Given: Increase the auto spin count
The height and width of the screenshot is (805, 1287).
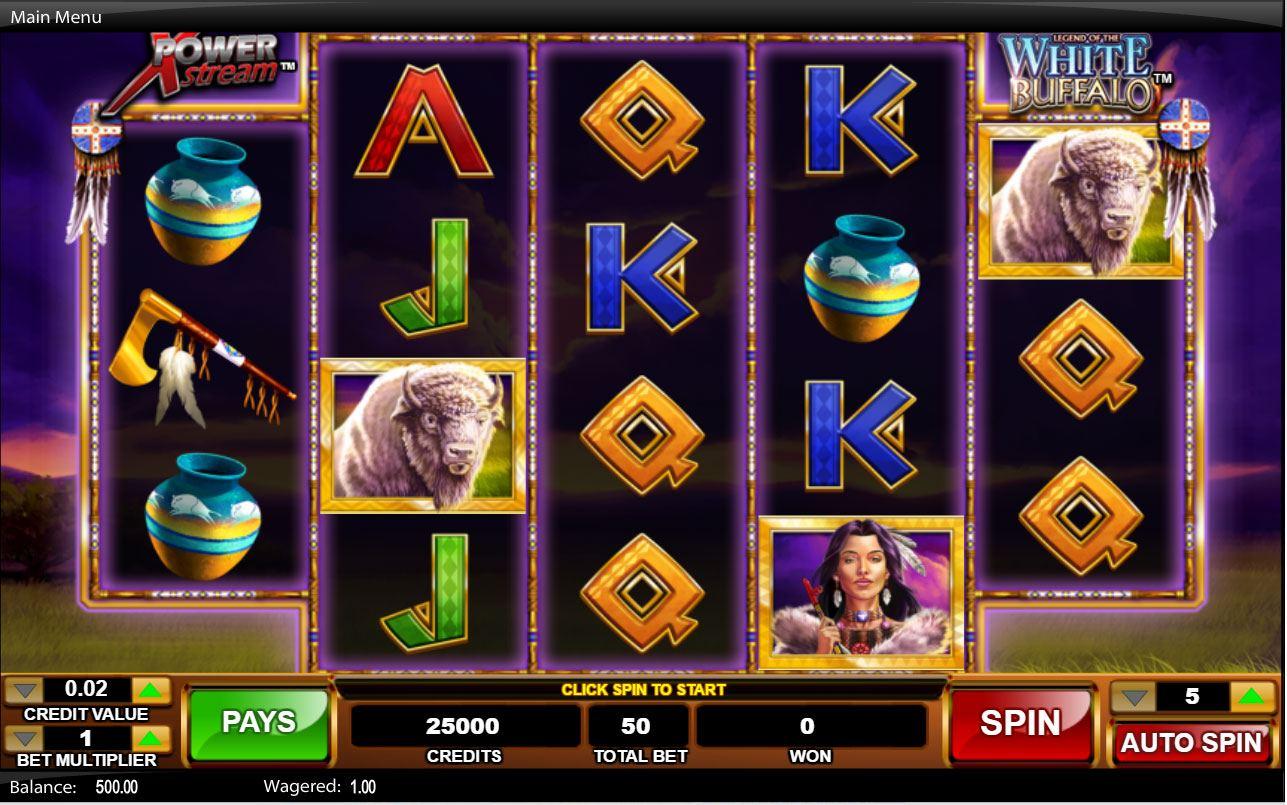Looking at the screenshot, I should 1252,696.
